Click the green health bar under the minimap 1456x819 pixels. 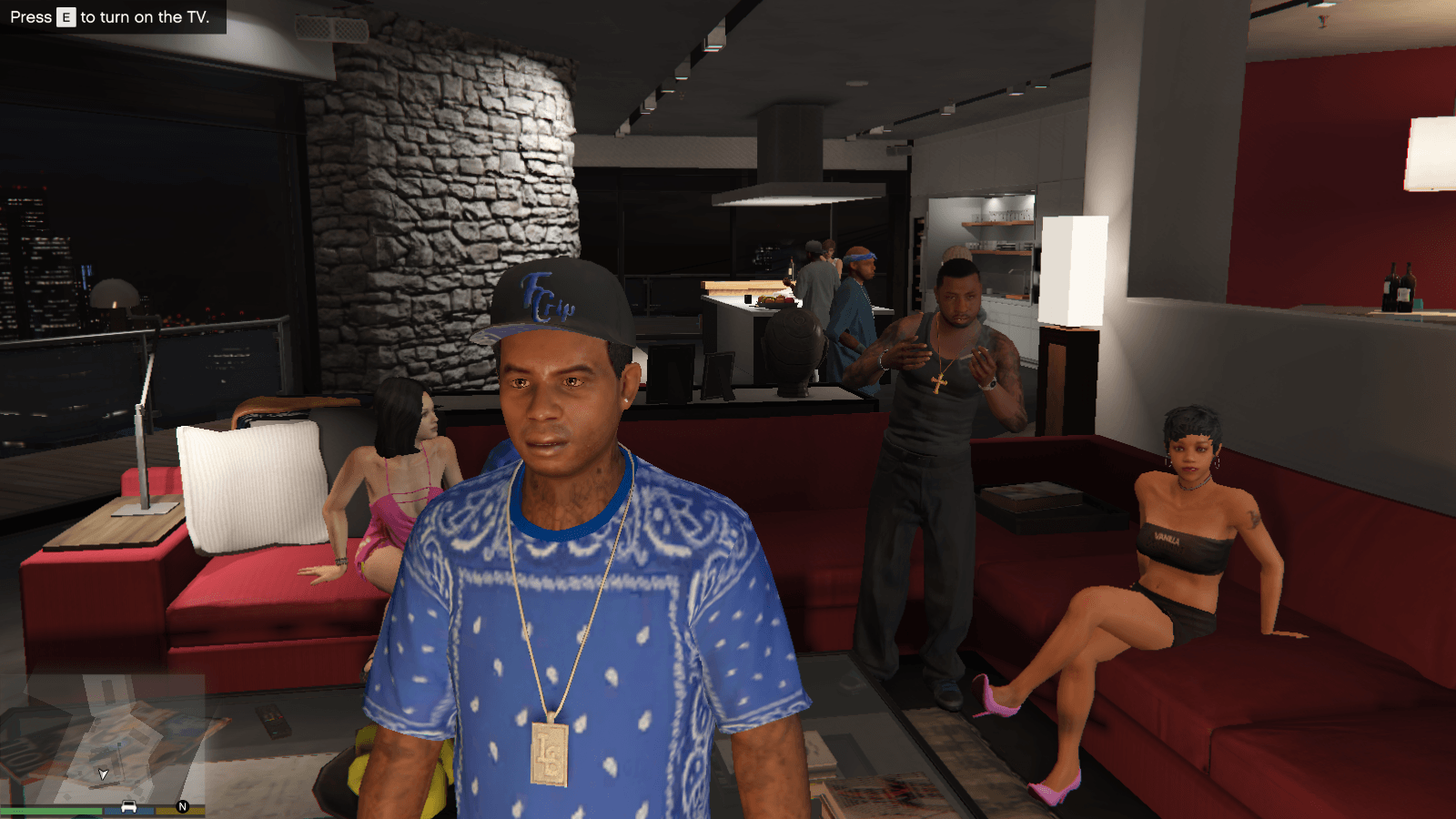click(50, 810)
